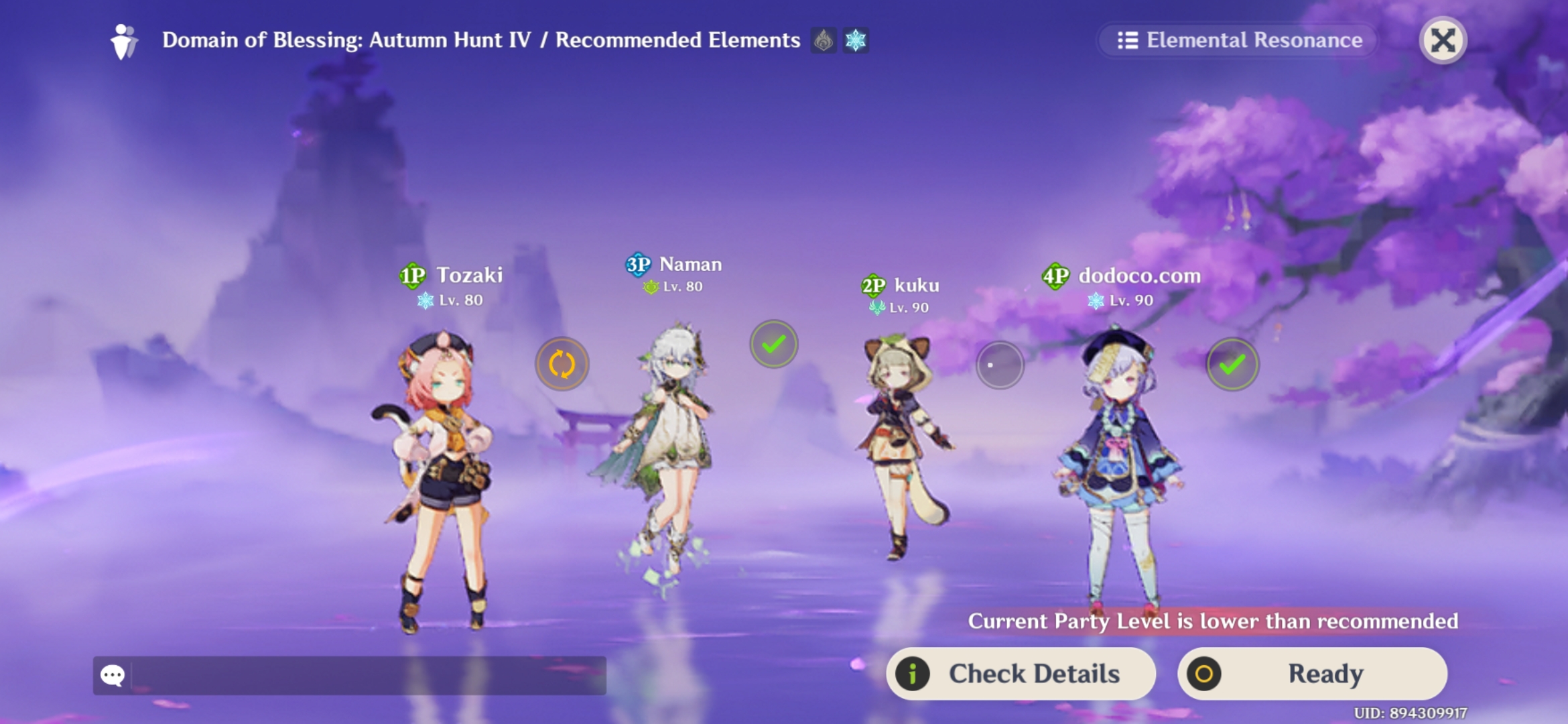The image size is (1568, 724).
Task: Click the Cryo recommended element icon in the header
Action: pos(854,40)
